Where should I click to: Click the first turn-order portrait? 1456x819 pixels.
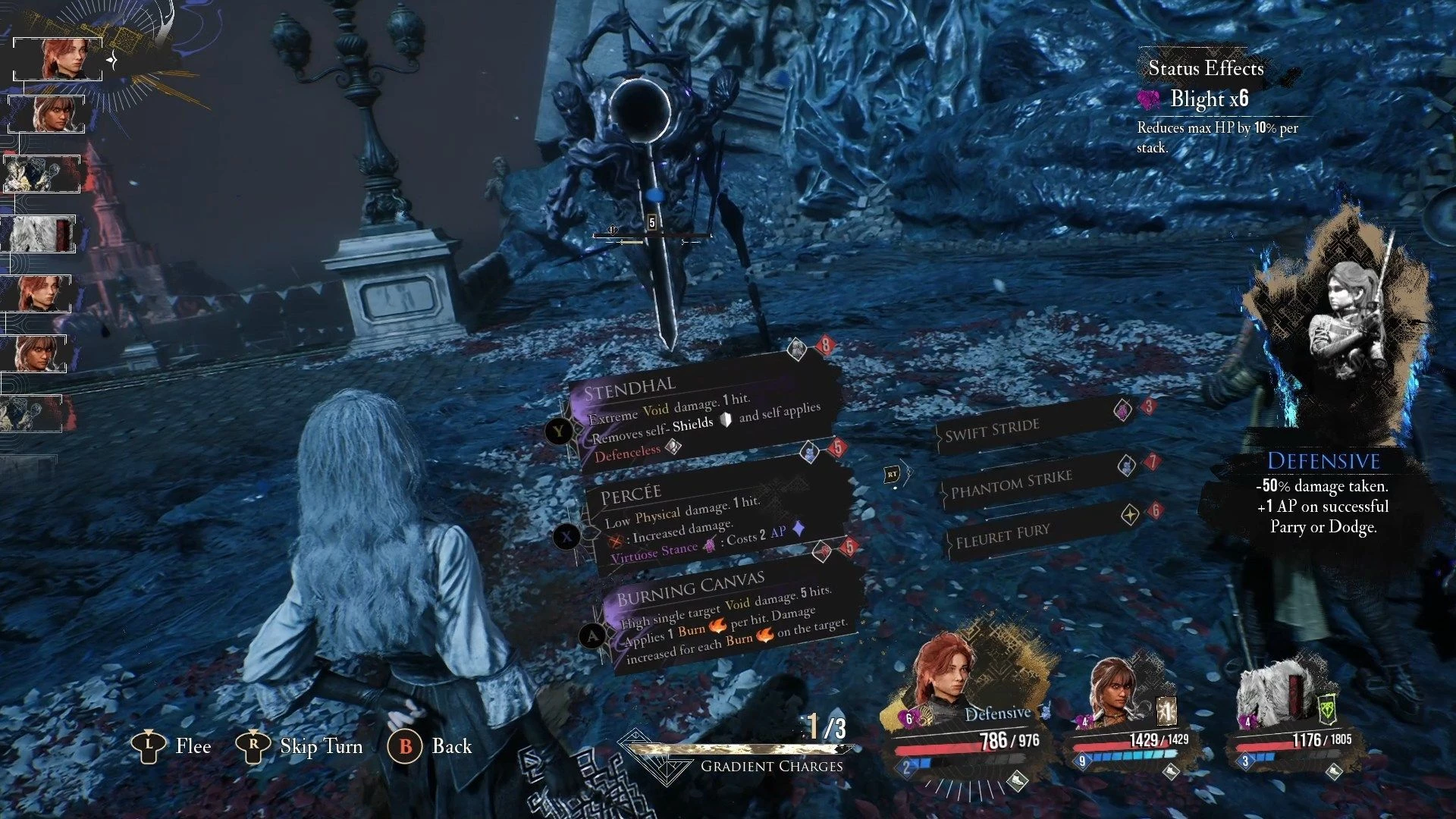[59, 58]
